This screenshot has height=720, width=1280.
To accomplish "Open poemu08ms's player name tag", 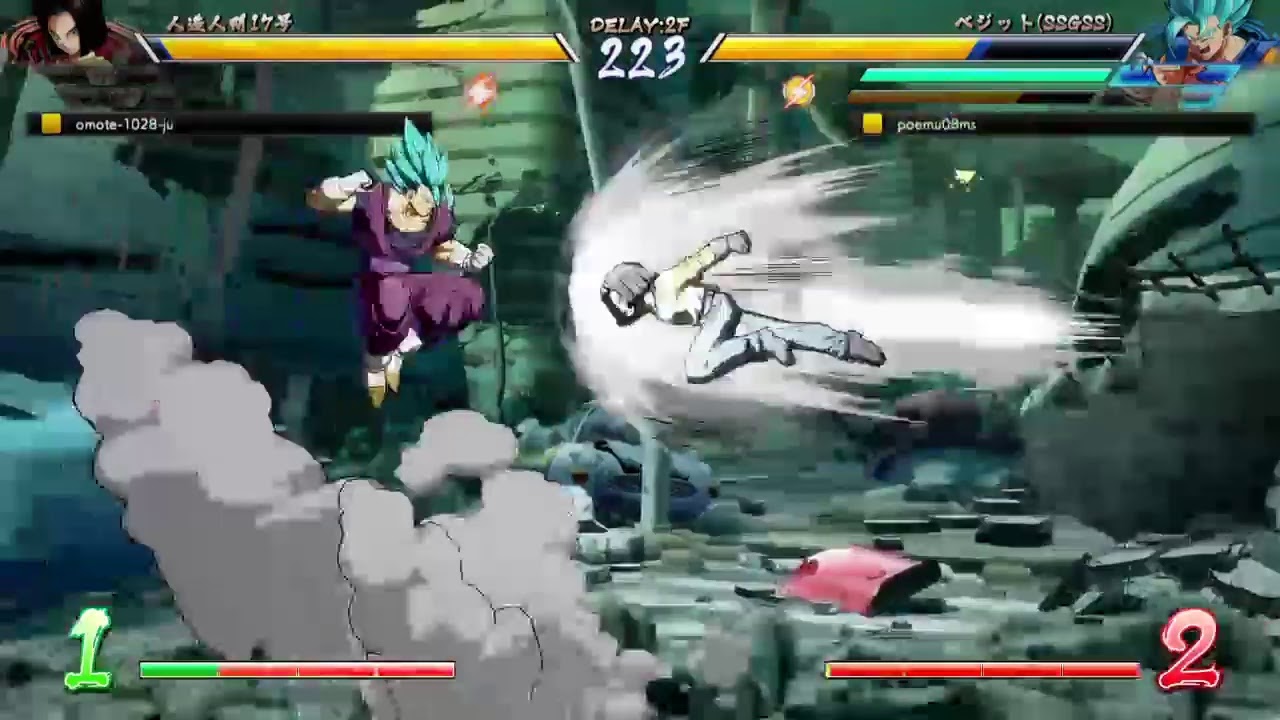I will (x=937, y=124).
